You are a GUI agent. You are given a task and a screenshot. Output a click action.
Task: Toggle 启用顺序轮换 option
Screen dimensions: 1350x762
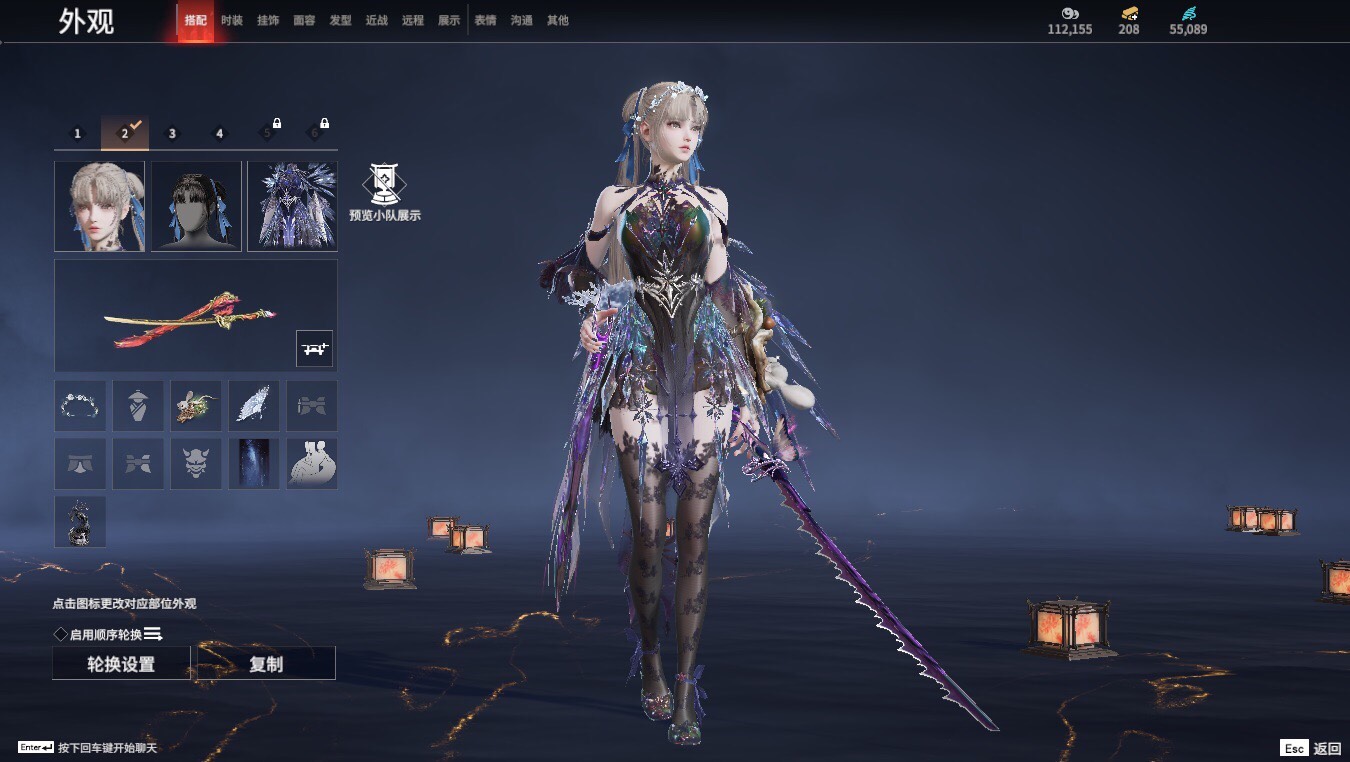click(61, 634)
